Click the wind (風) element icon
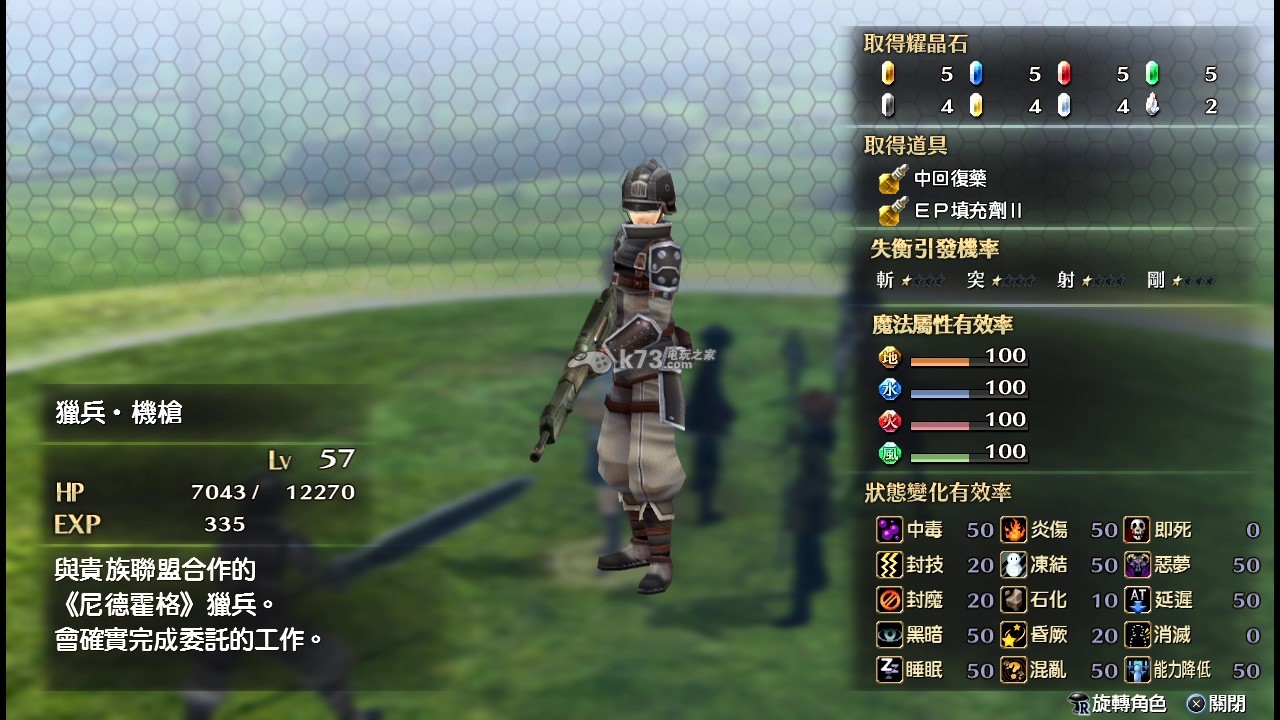The height and width of the screenshot is (720, 1280). 889,453
